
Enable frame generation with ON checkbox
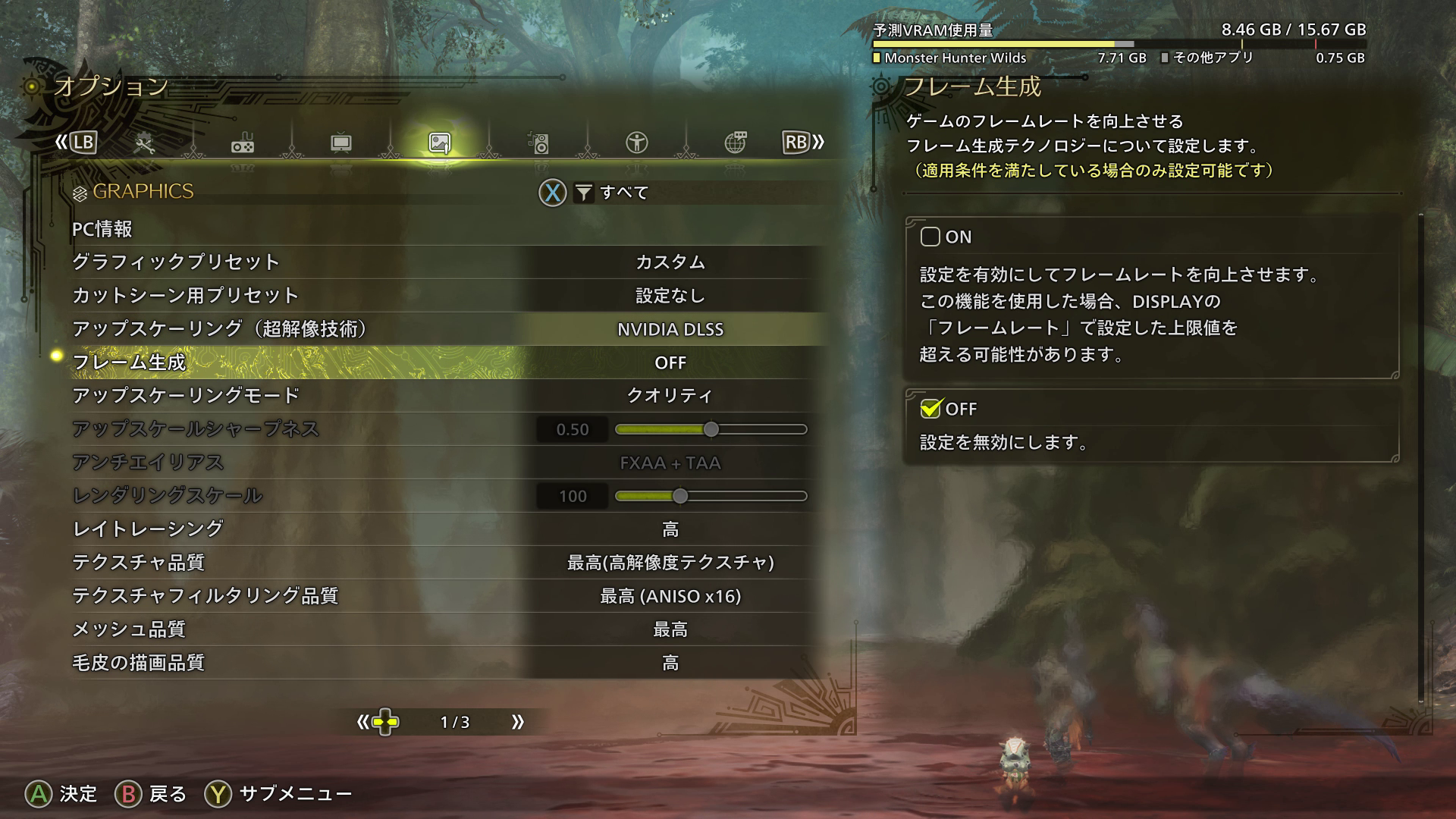tap(930, 237)
